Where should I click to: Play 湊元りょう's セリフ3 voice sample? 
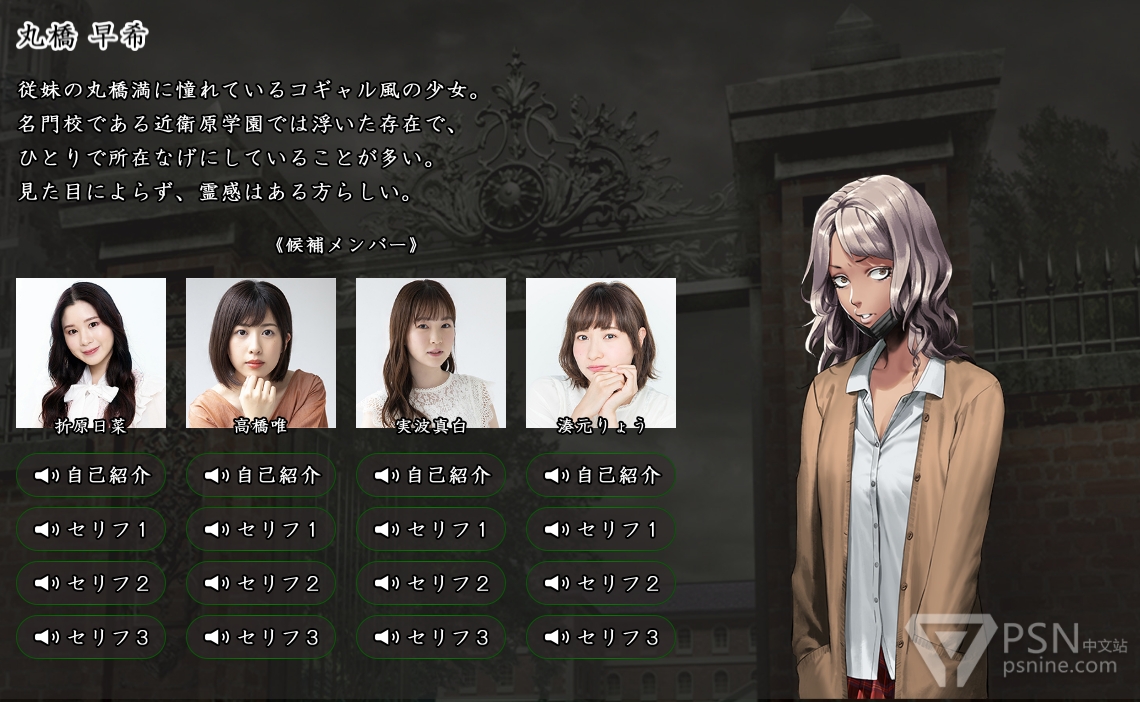tap(601, 637)
